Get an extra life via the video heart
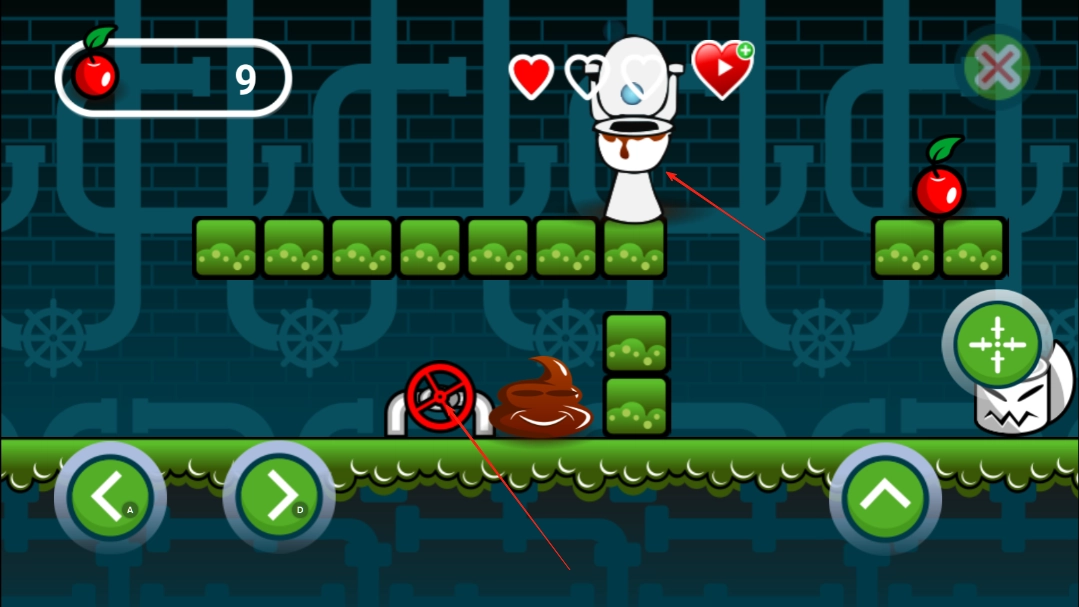 (x=722, y=68)
